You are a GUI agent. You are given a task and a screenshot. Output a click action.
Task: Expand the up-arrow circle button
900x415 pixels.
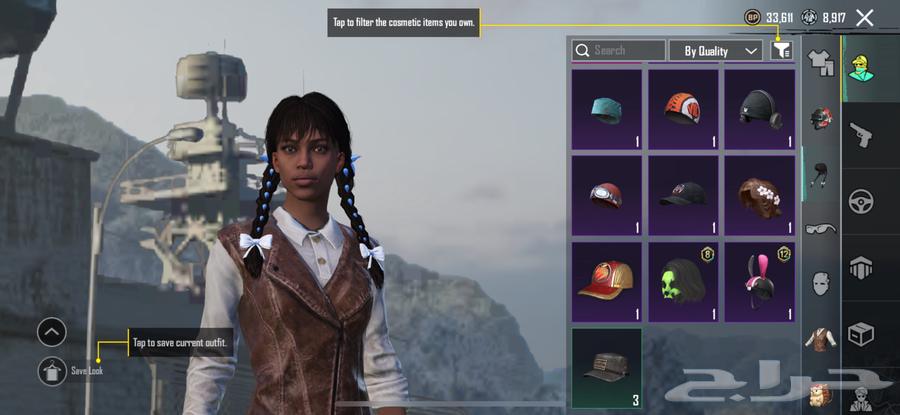coord(51,332)
